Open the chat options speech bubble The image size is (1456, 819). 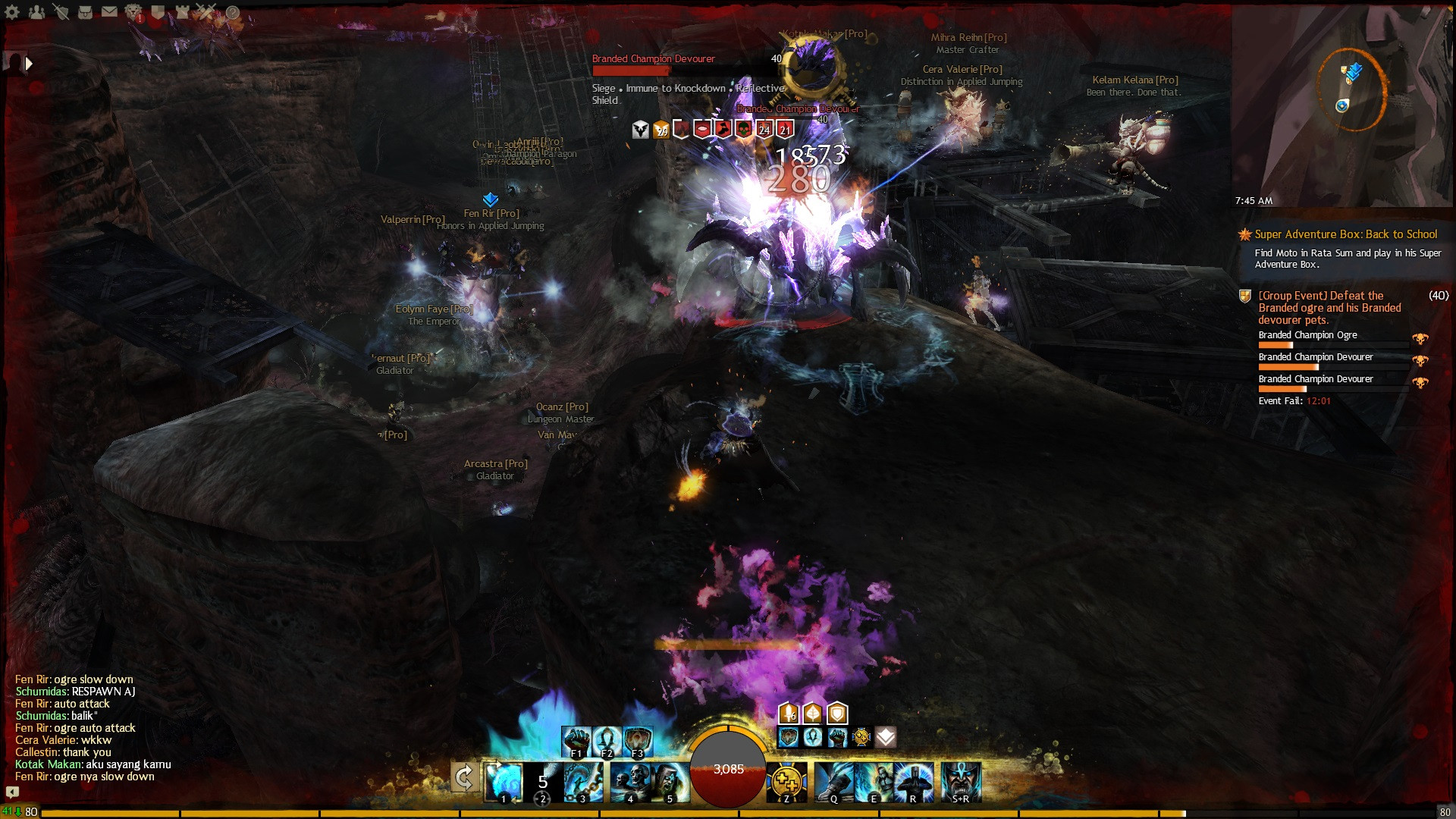(x=12, y=792)
